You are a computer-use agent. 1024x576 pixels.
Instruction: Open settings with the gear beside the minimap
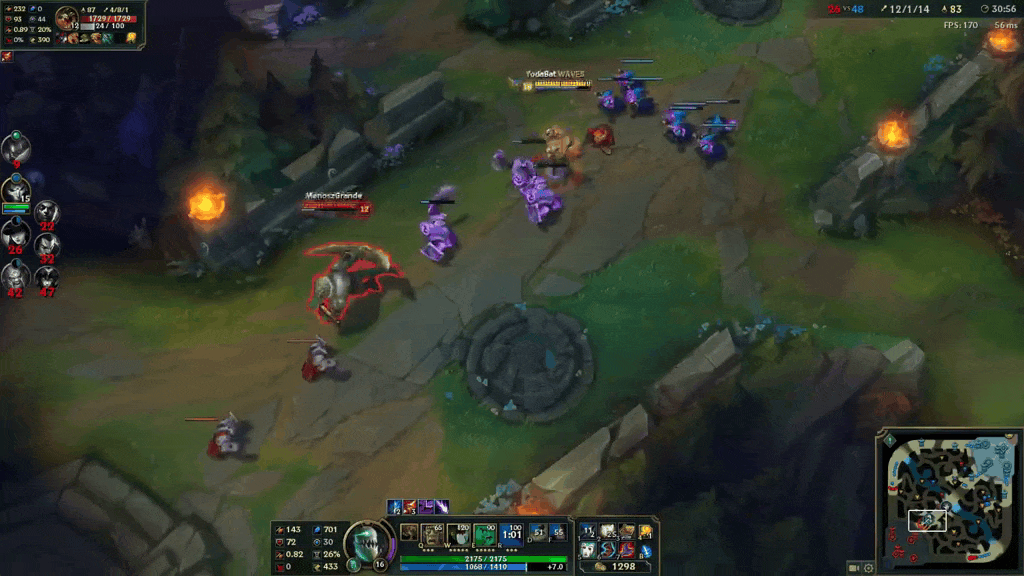pyautogui.click(x=868, y=568)
